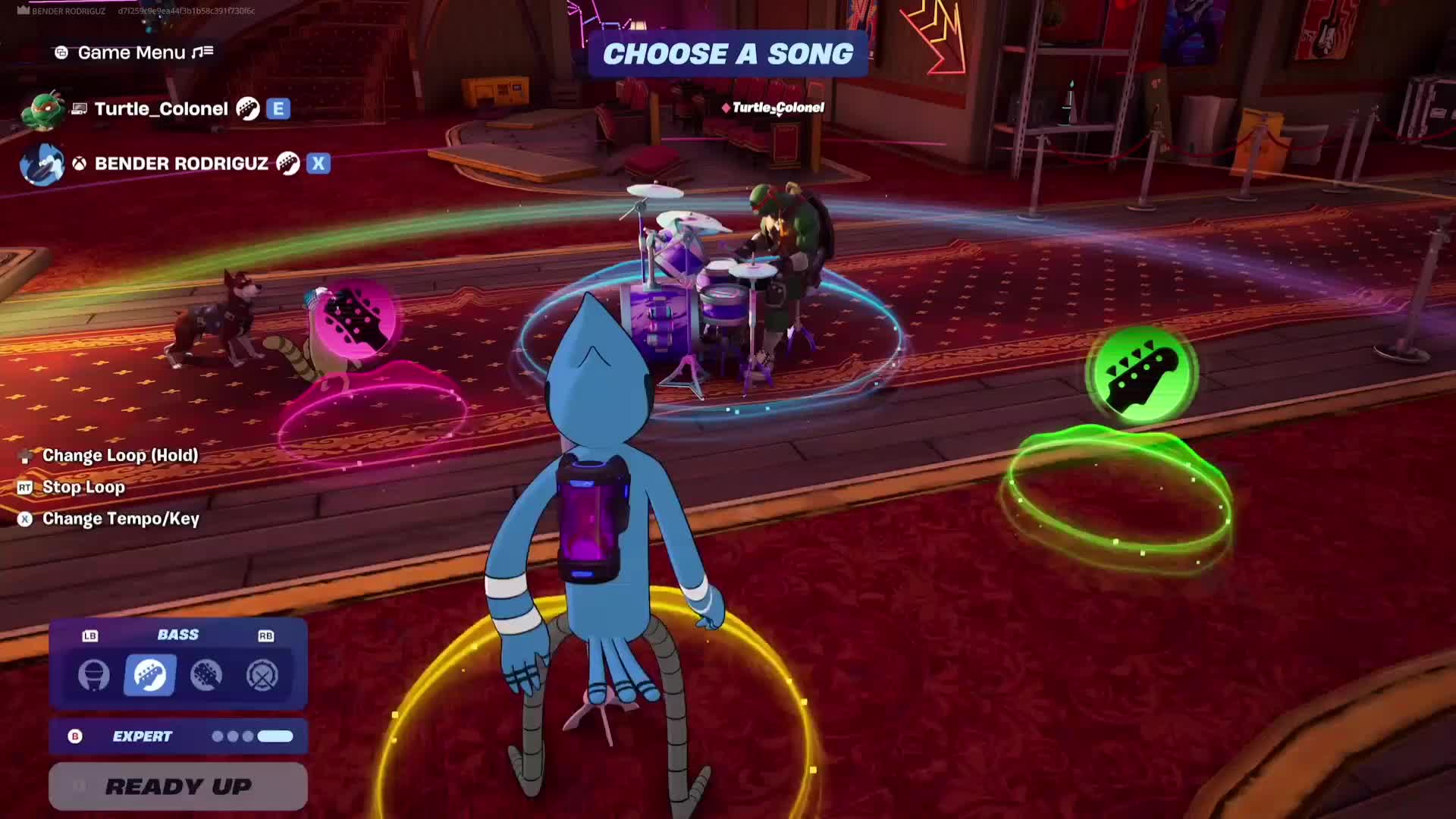Open the Change Tempo/Key option
Image resolution: width=1456 pixels, height=819 pixels.
click(x=121, y=519)
